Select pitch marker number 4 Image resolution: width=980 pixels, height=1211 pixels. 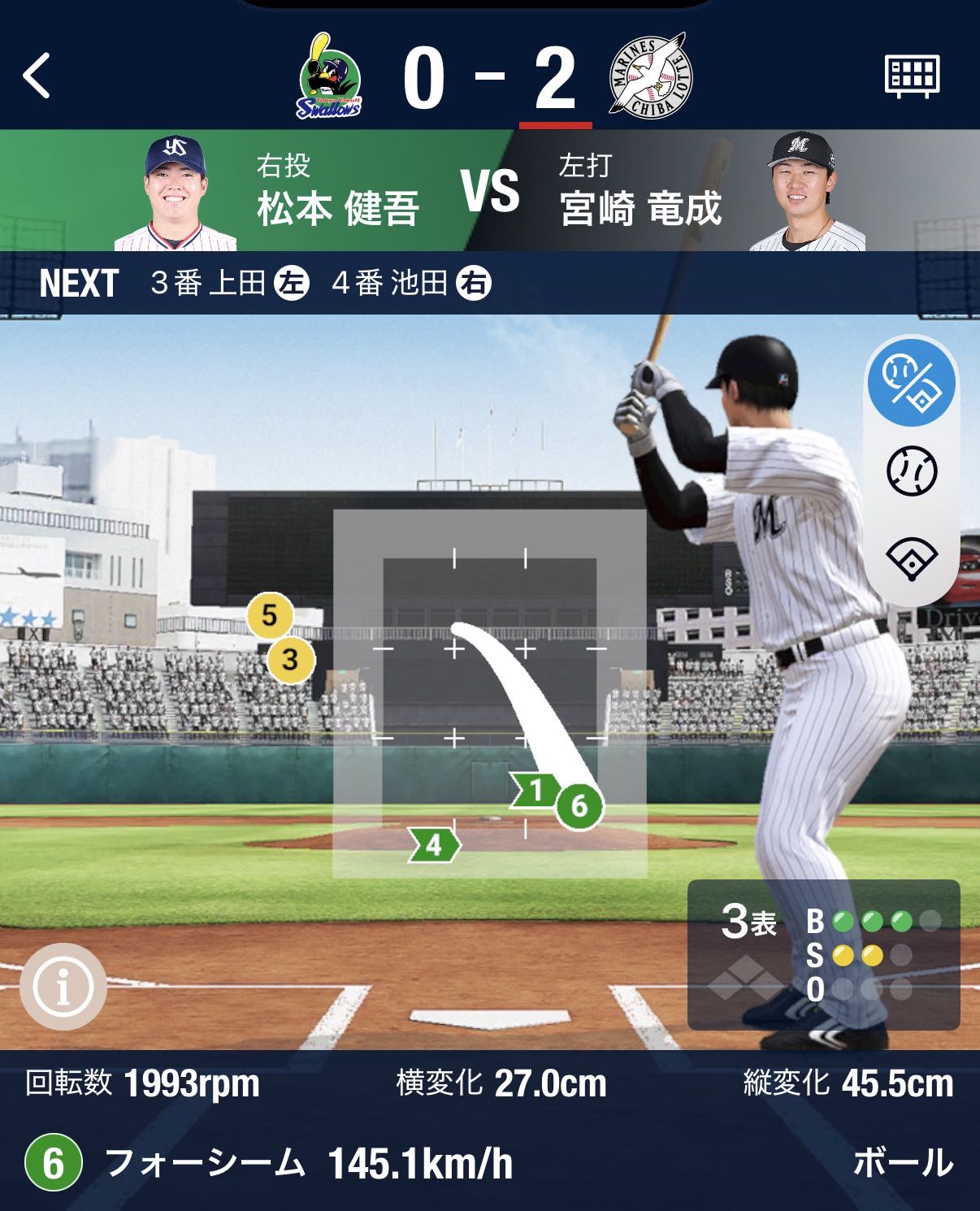[435, 845]
